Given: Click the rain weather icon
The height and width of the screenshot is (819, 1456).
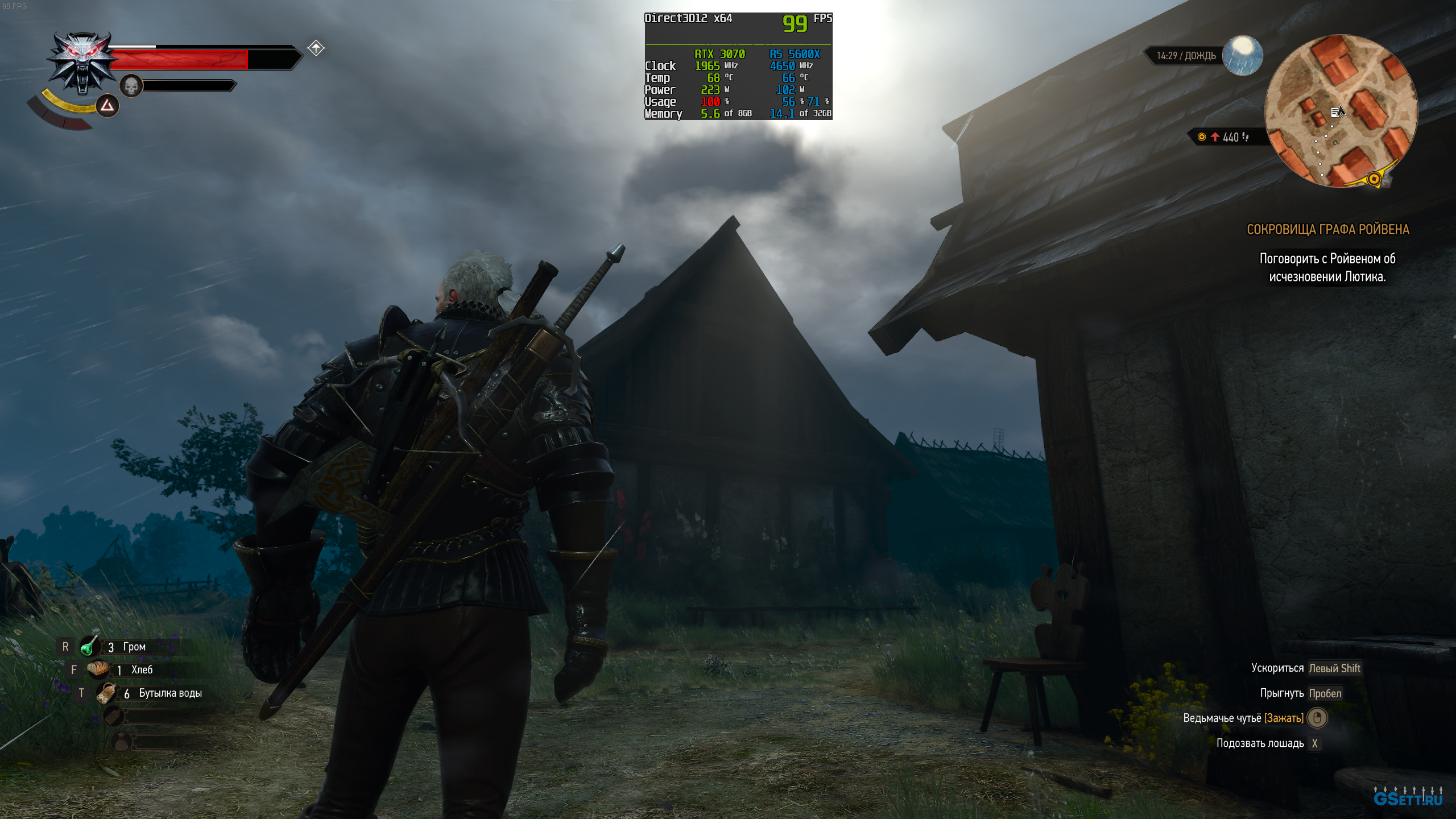Looking at the screenshot, I should (x=1242, y=56).
